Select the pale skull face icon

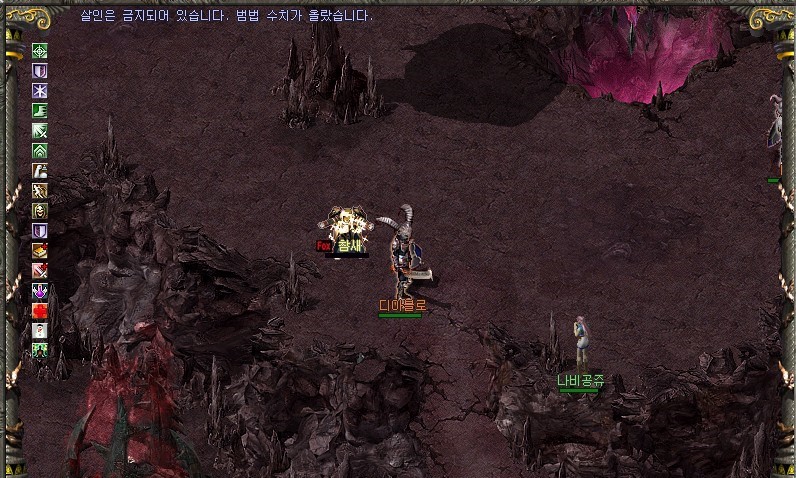[40, 210]
